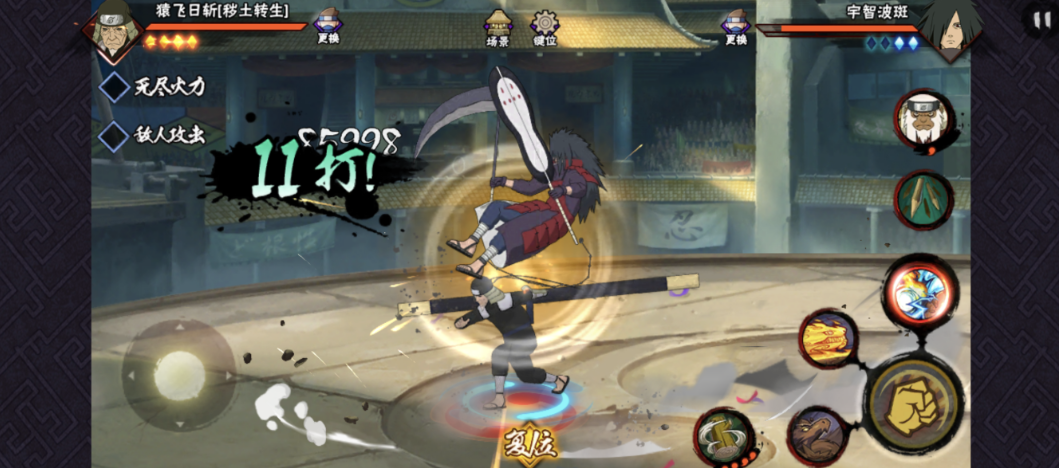Screen dimensions: 1059x468
Task: Summon the white-bearded elder support ninja
Action: coord(923,122)
